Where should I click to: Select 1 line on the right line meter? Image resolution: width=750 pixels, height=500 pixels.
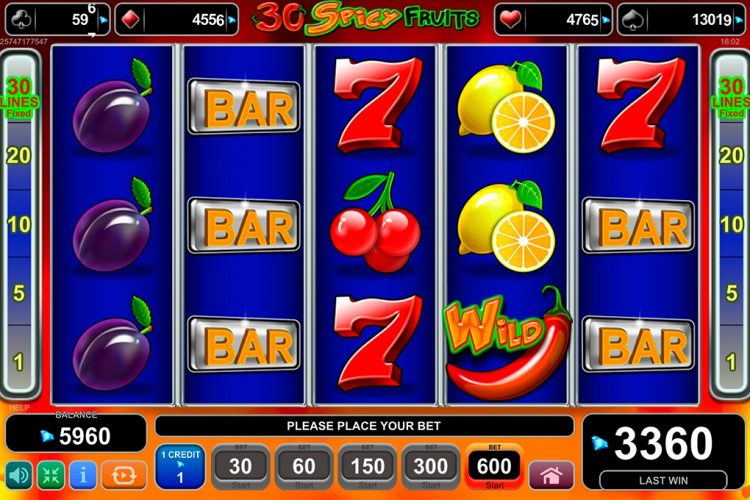click(x=731, y=361)
